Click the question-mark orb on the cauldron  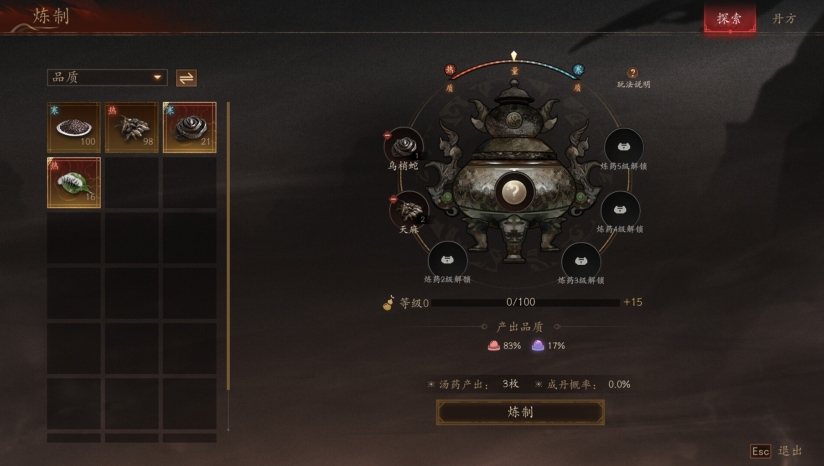pyautogui.click(x=514, y=189)
